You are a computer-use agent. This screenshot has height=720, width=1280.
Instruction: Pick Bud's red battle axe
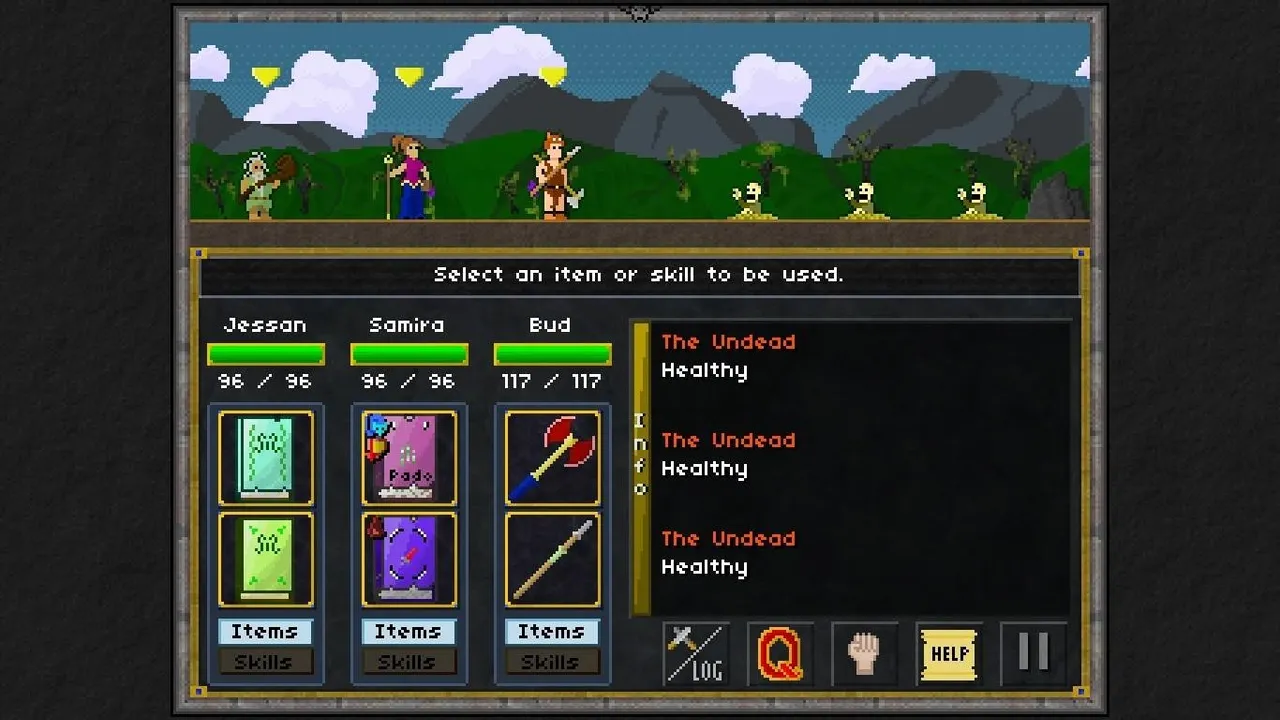pyautogui.click(x=552, y=457)
